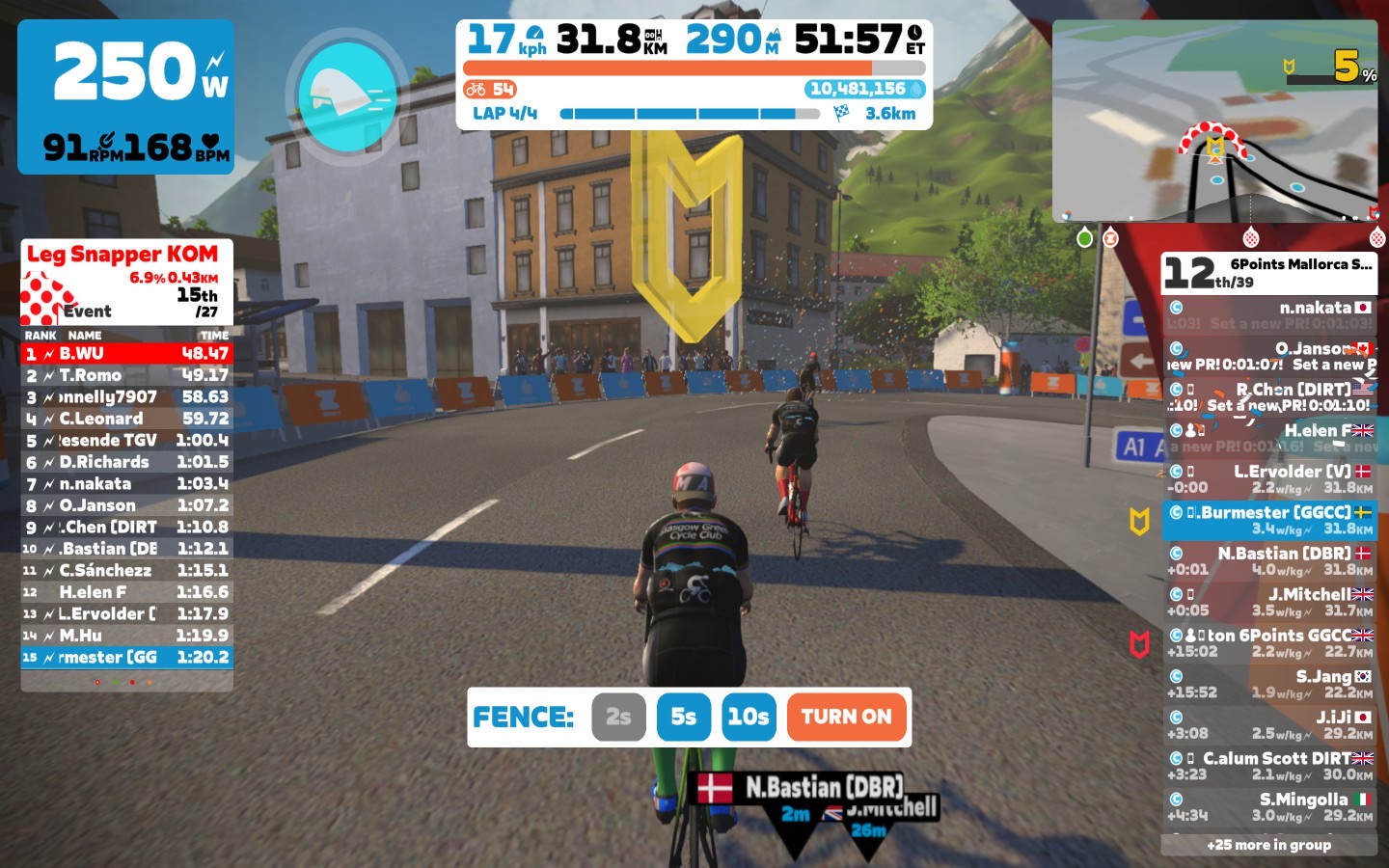Select S.Jang in the riders list
This screenshot has height=868, width=1389.
(1269, 684)
